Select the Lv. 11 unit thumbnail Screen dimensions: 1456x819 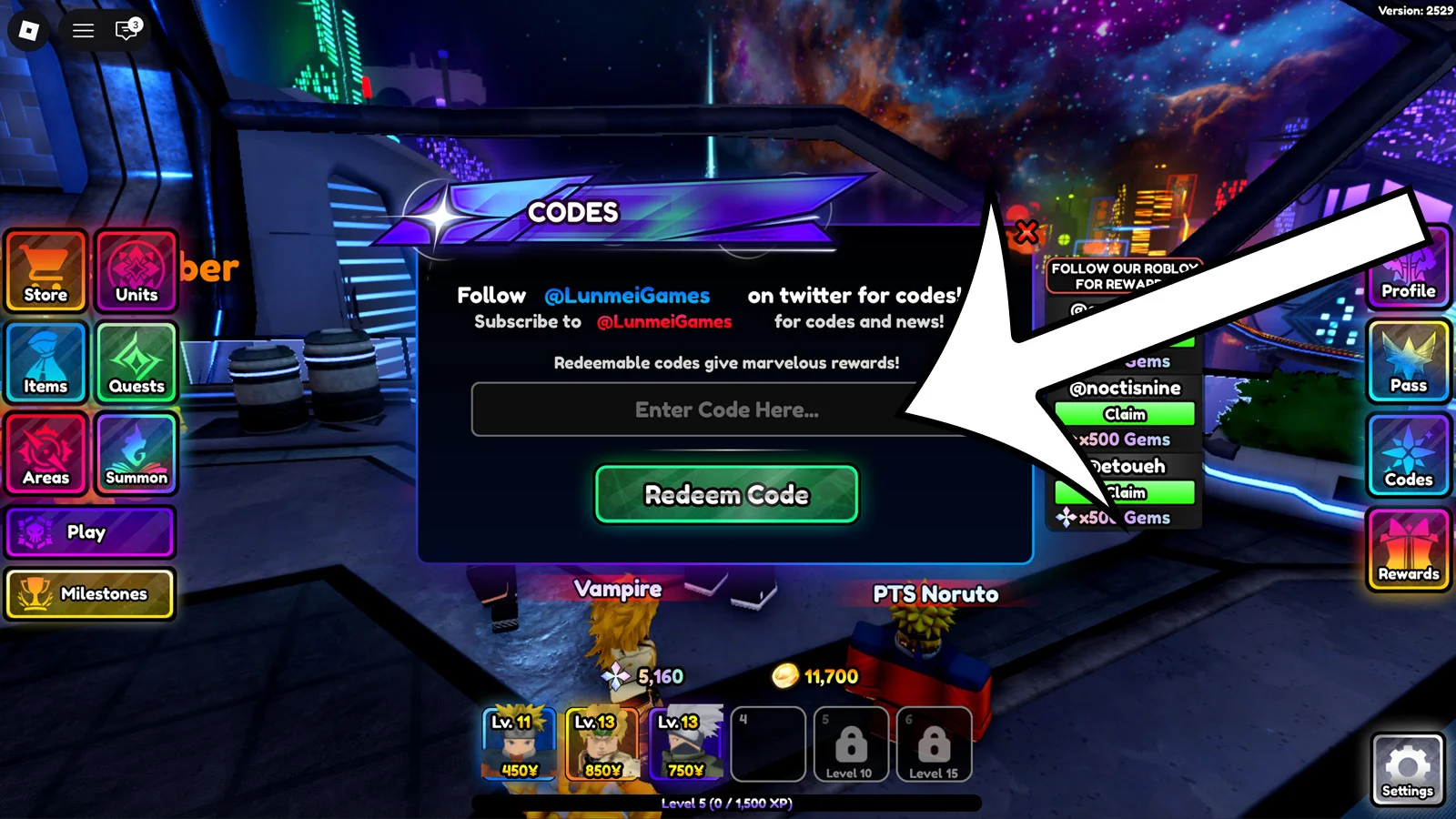click(518, 742)
